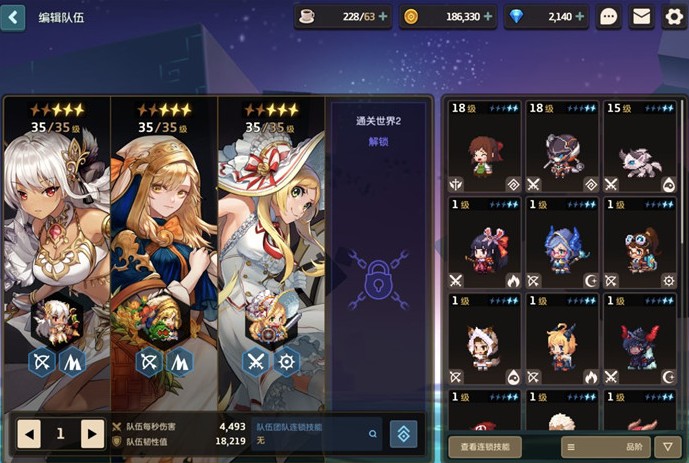
Task: Open the gear settings menu
Action: pos(674,17)
